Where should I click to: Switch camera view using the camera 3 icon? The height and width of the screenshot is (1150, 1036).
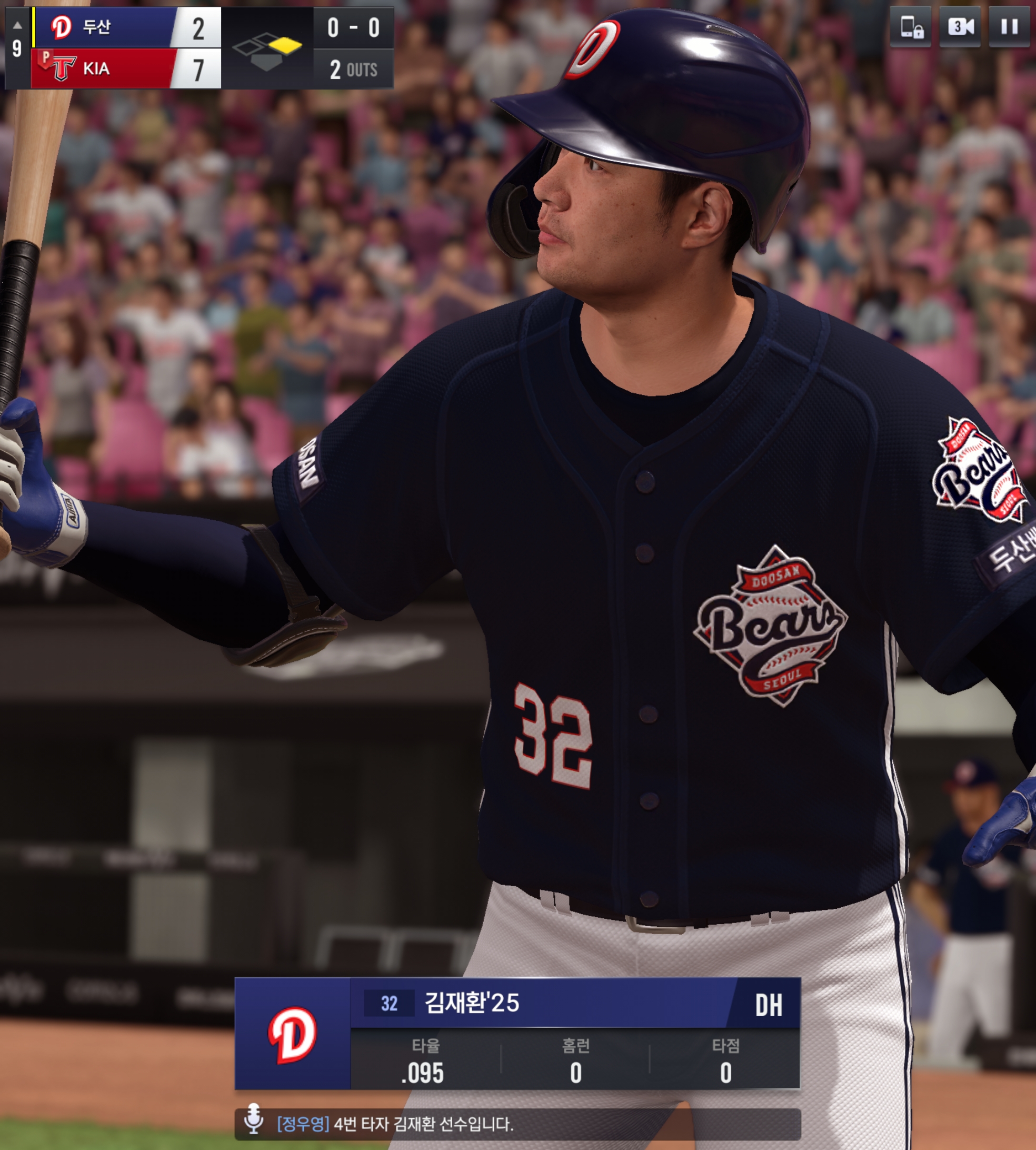[x=960, y=27]
